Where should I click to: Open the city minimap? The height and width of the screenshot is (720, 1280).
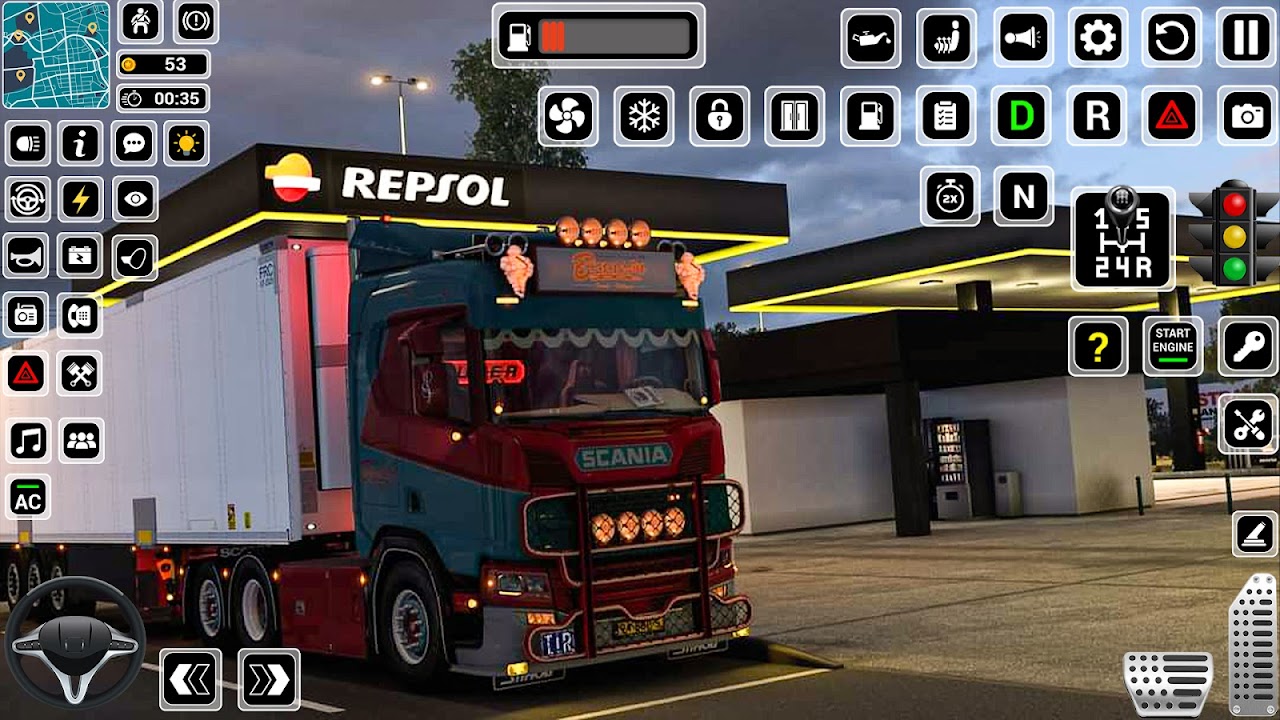(x=55, y=54)
